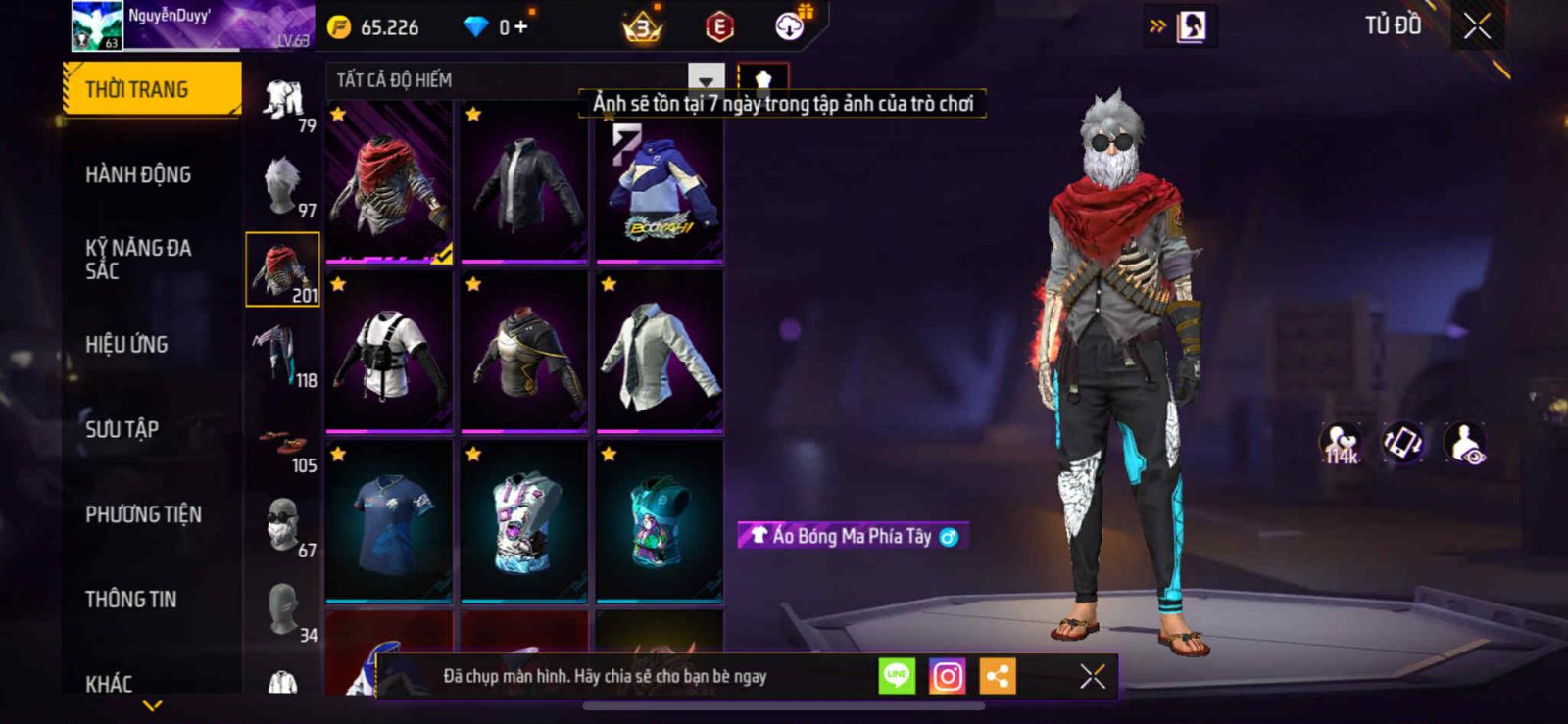The height and width of the screenshot is (724, 1568).
Task: Select the Hiệu Ứng category
Action: (x=126, y=345)
